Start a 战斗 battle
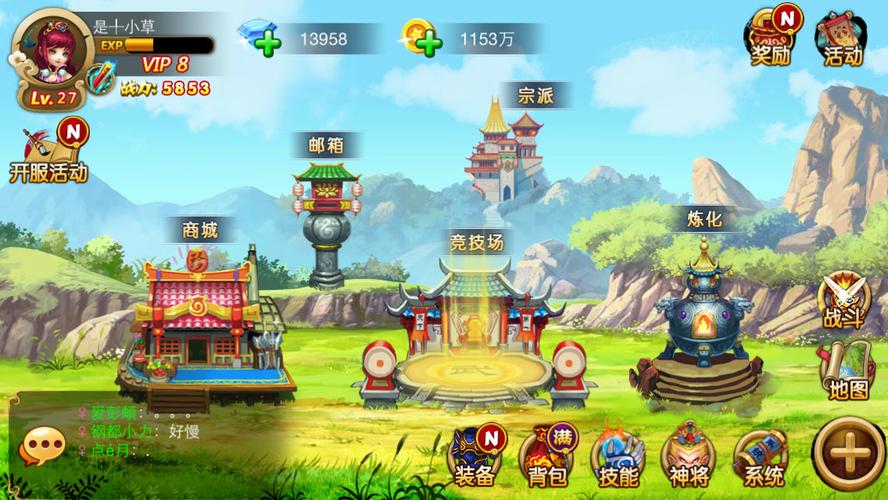 click(843, 300)
